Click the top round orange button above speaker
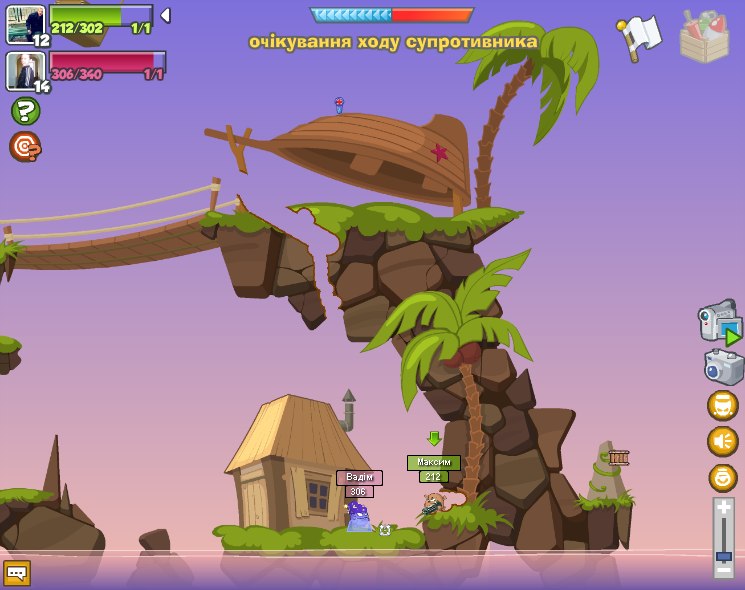 click(722, 405)
